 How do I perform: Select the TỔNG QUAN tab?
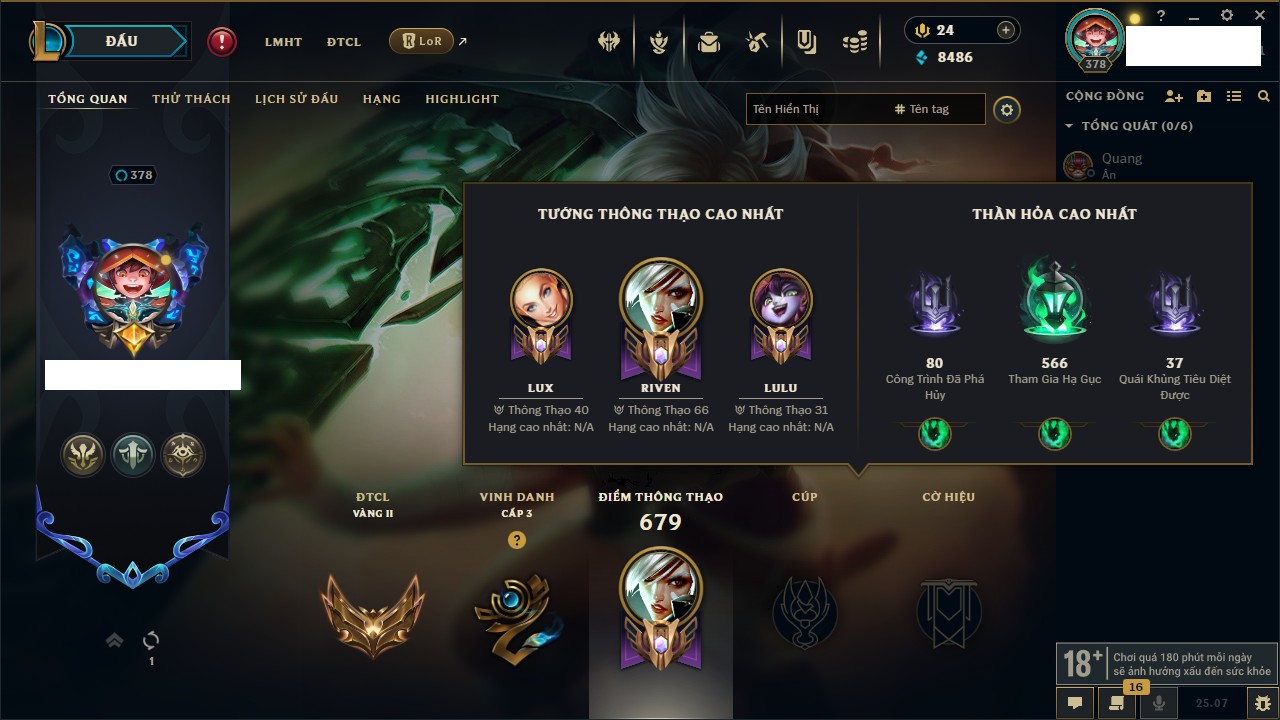pyautogui.click(x=88, y=99)
